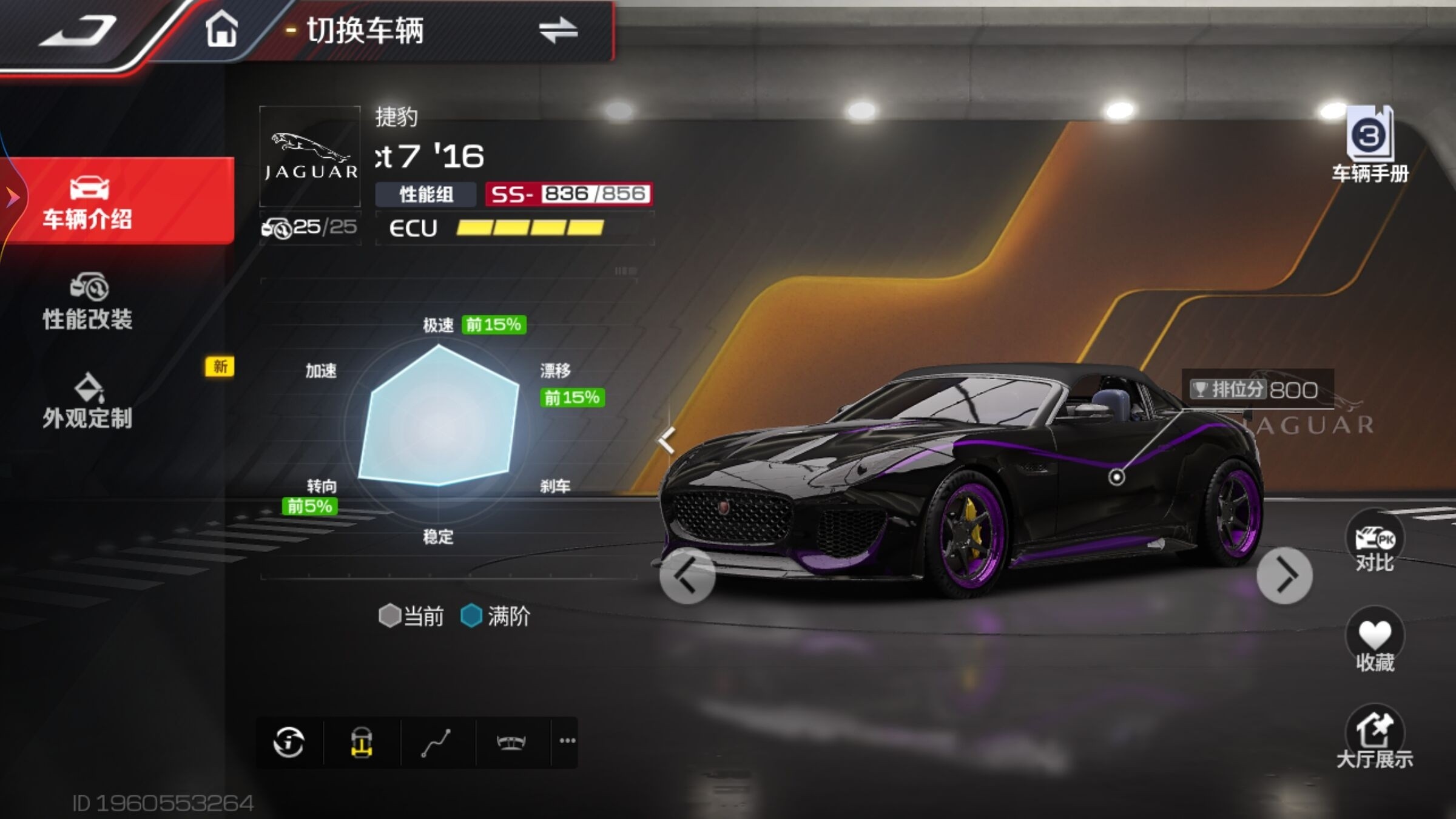Switch to the 性能改装 tab
The width and height of the screenshot is (1456, 819).
click(x=88, y=302)
